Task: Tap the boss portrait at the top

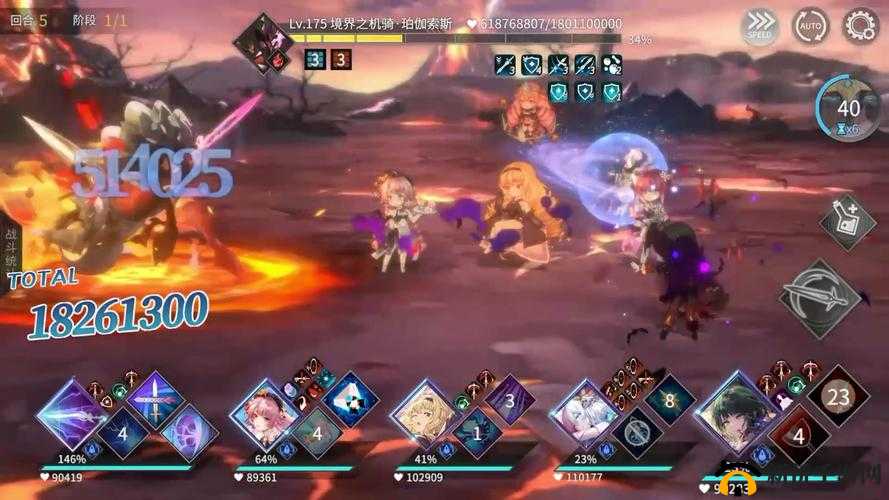Action: 263,41
